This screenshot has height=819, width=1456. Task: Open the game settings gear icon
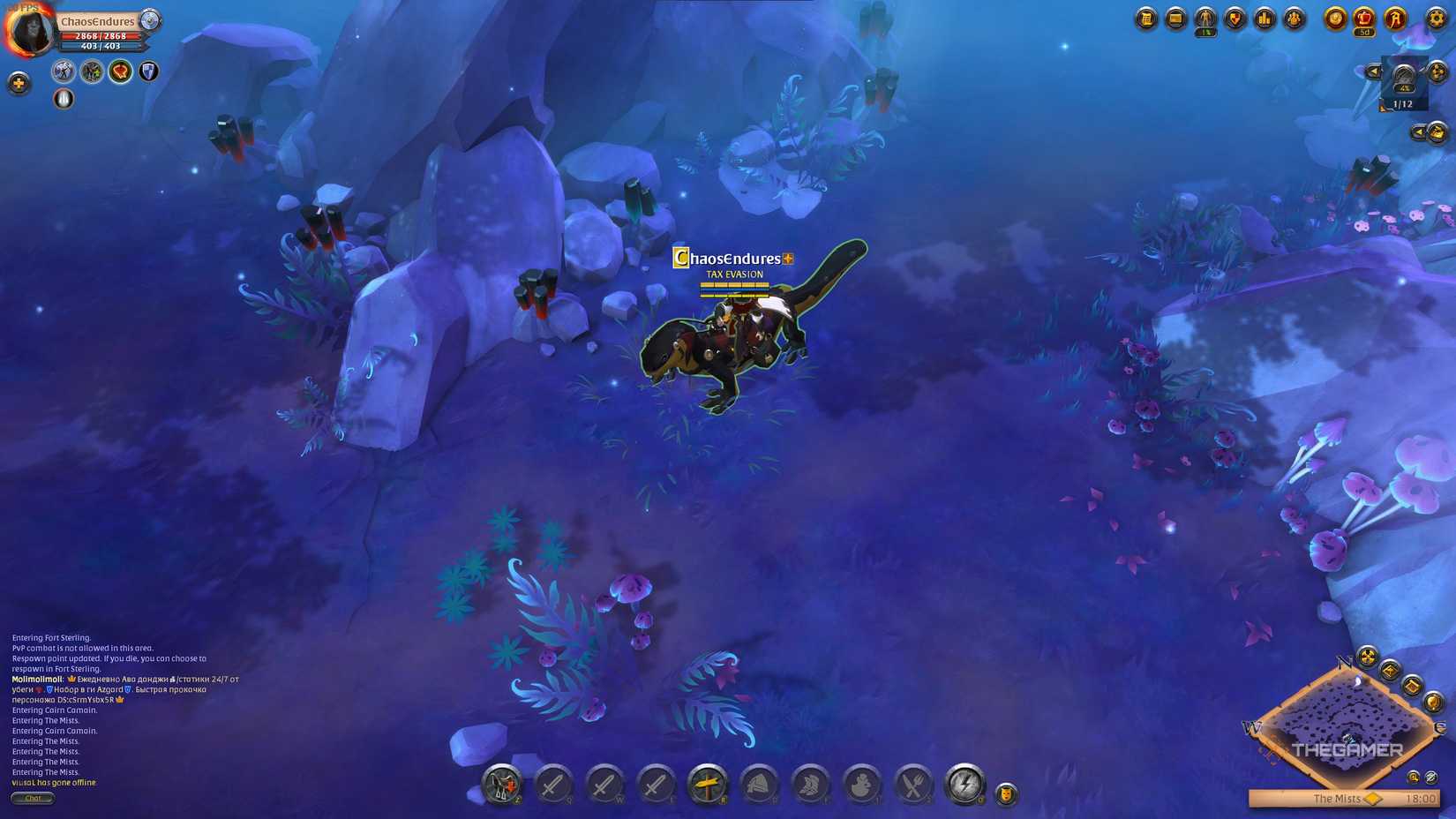click(x=1436, y=19)
